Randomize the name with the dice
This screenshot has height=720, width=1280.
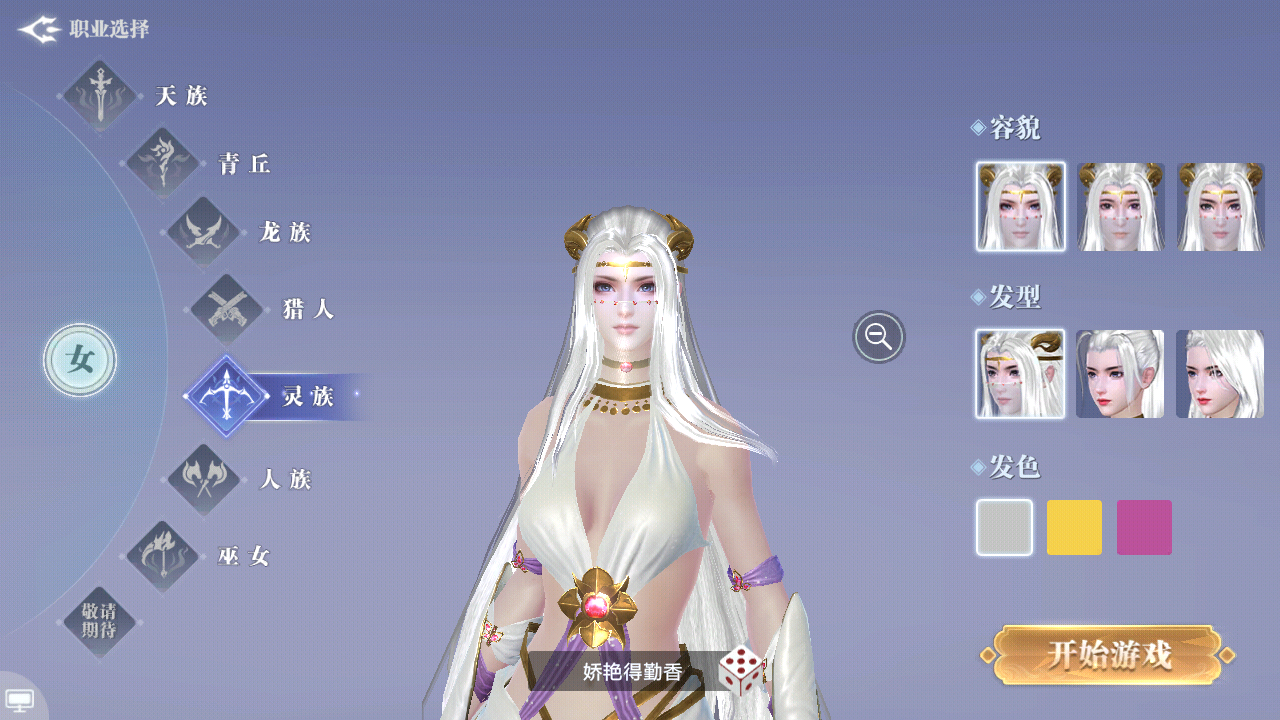(741, 671)
